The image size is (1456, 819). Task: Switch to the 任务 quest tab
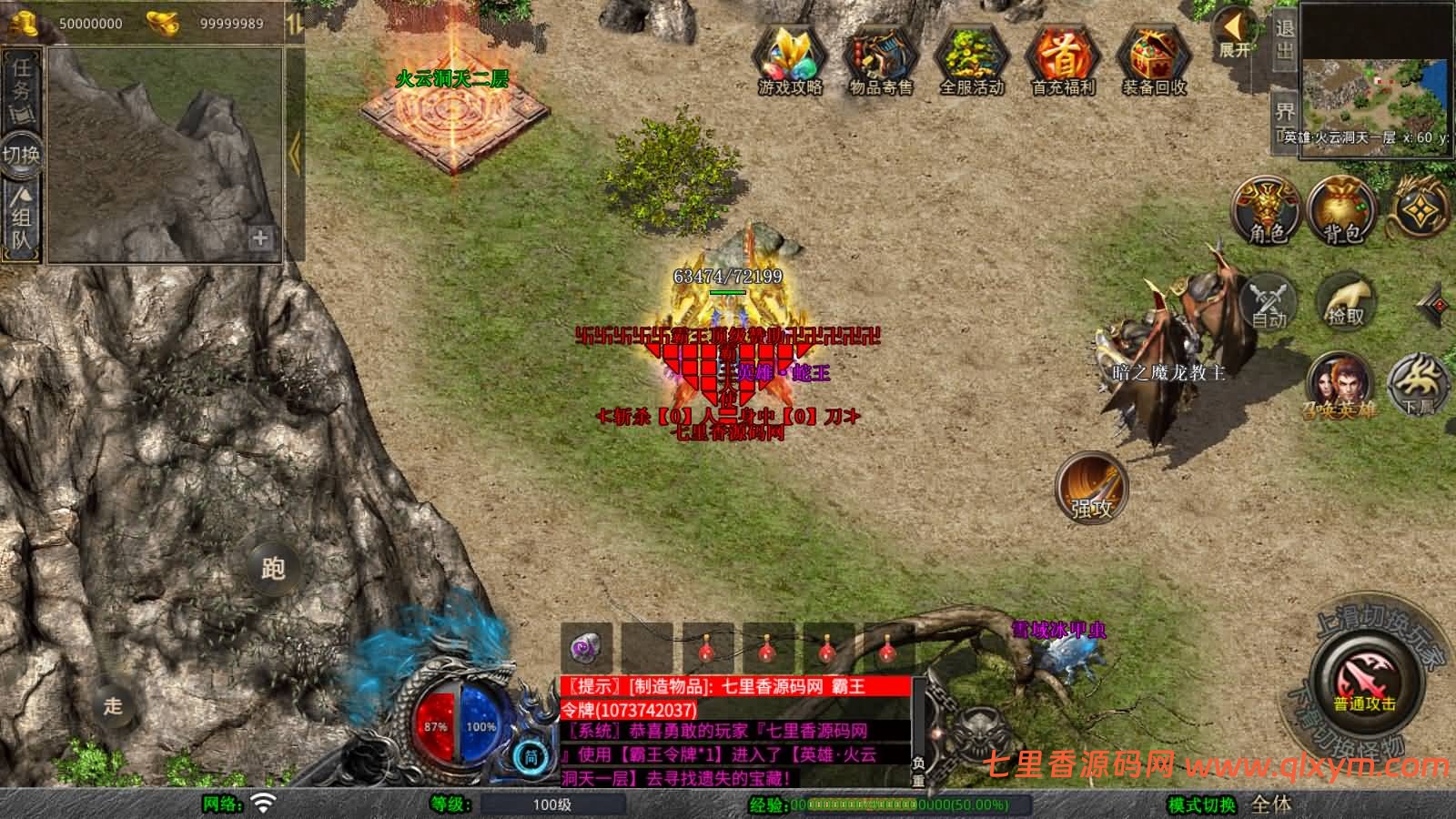click(x=22, y=88)
